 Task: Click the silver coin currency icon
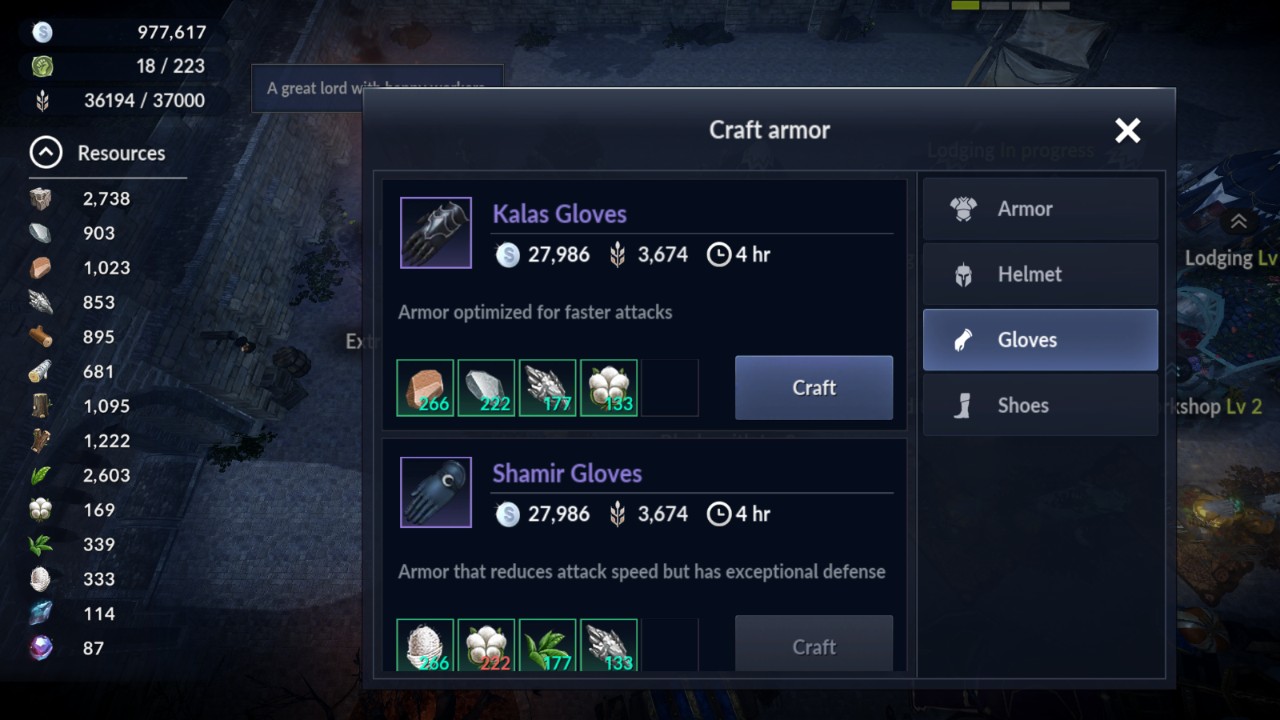click(x=42, y=32)
